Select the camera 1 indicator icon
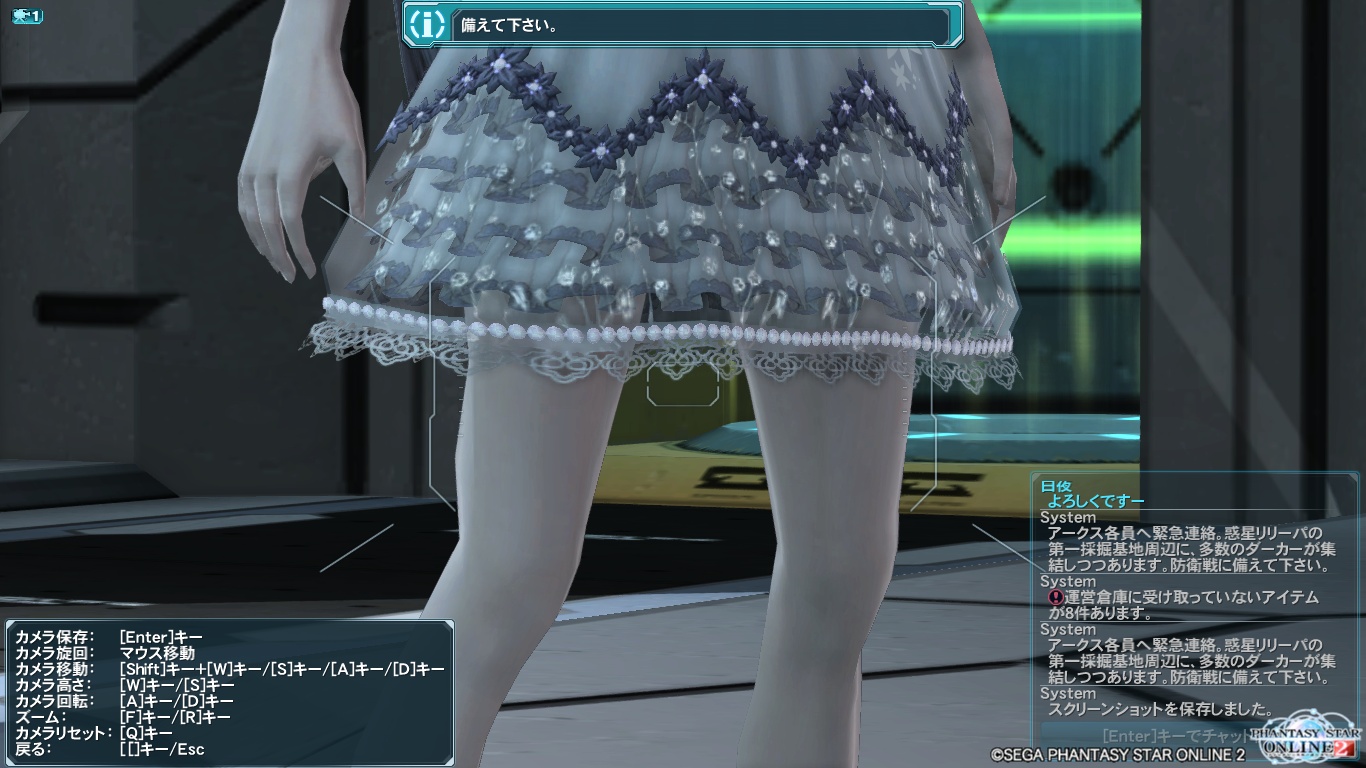 (27, 16)
